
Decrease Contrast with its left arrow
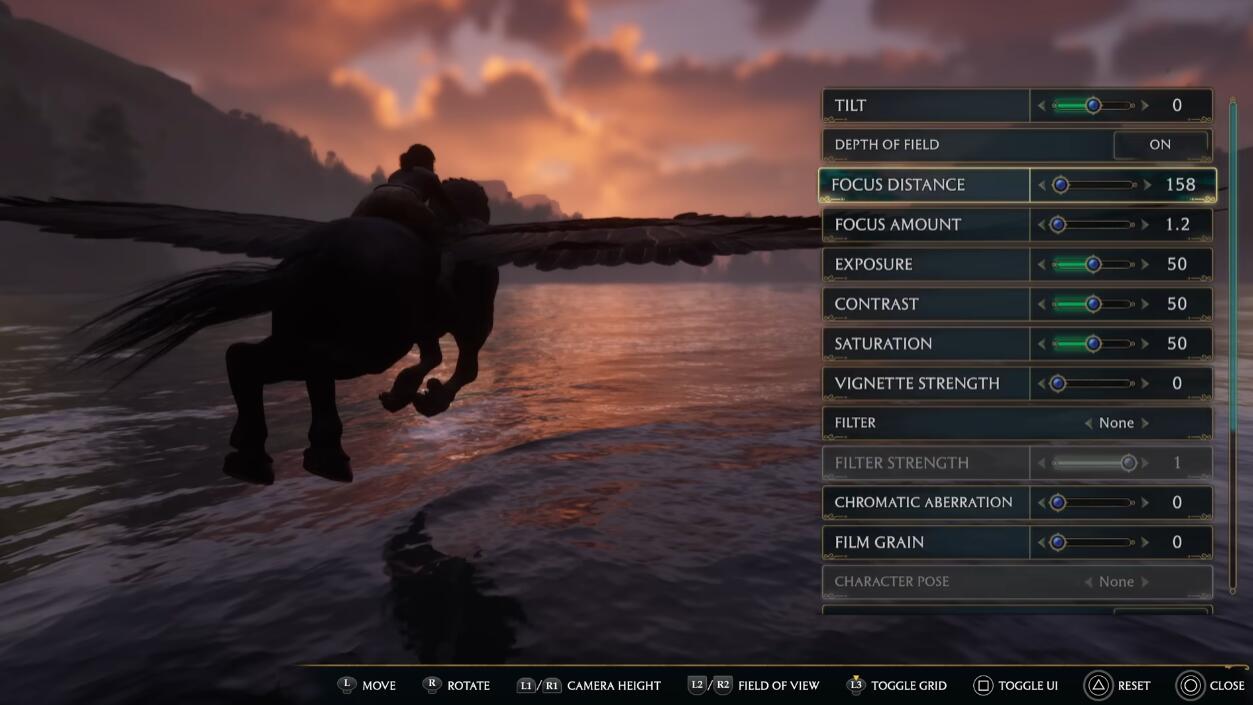click(1041, 304)
